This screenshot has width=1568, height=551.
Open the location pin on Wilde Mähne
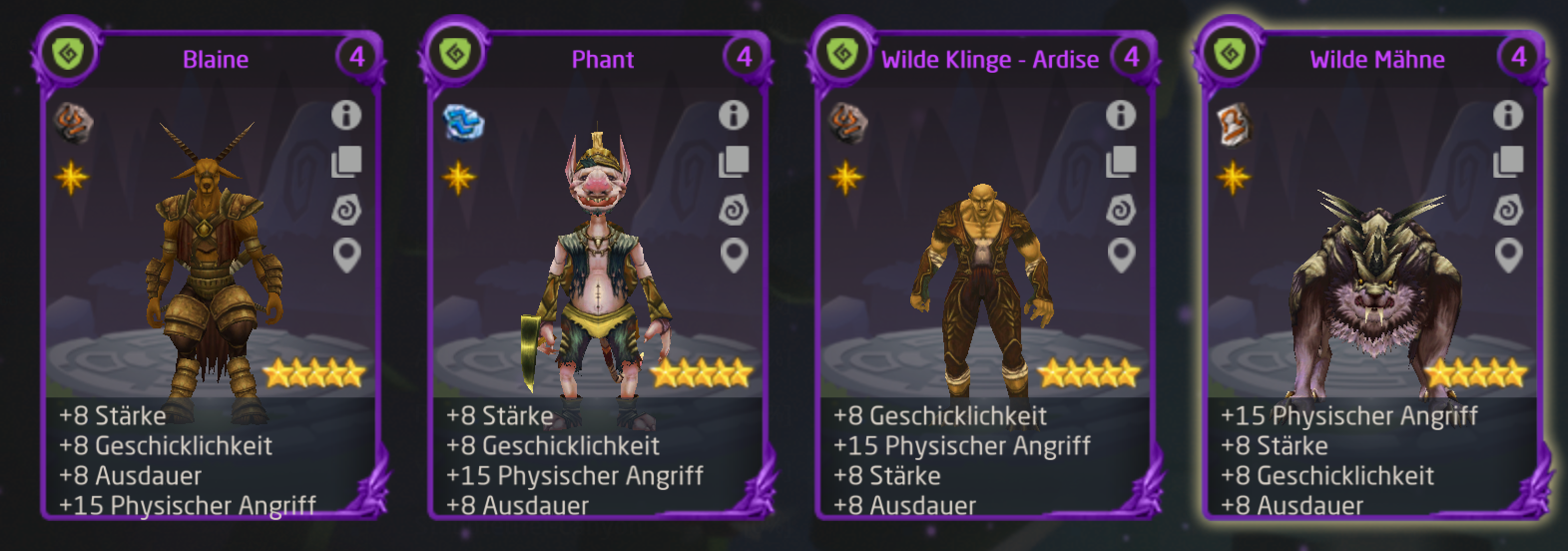pyautogui.click(x=1508, y=256)
